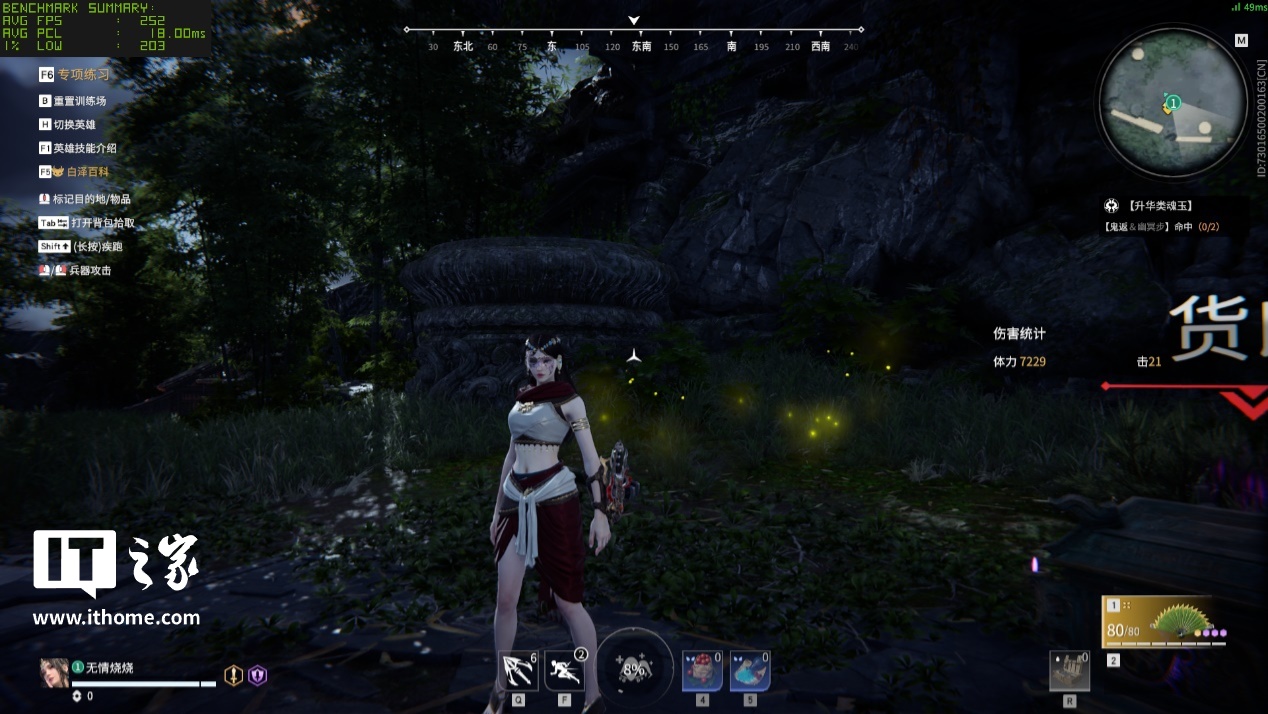Use the blue armor powder slot

tap(749, 671)
